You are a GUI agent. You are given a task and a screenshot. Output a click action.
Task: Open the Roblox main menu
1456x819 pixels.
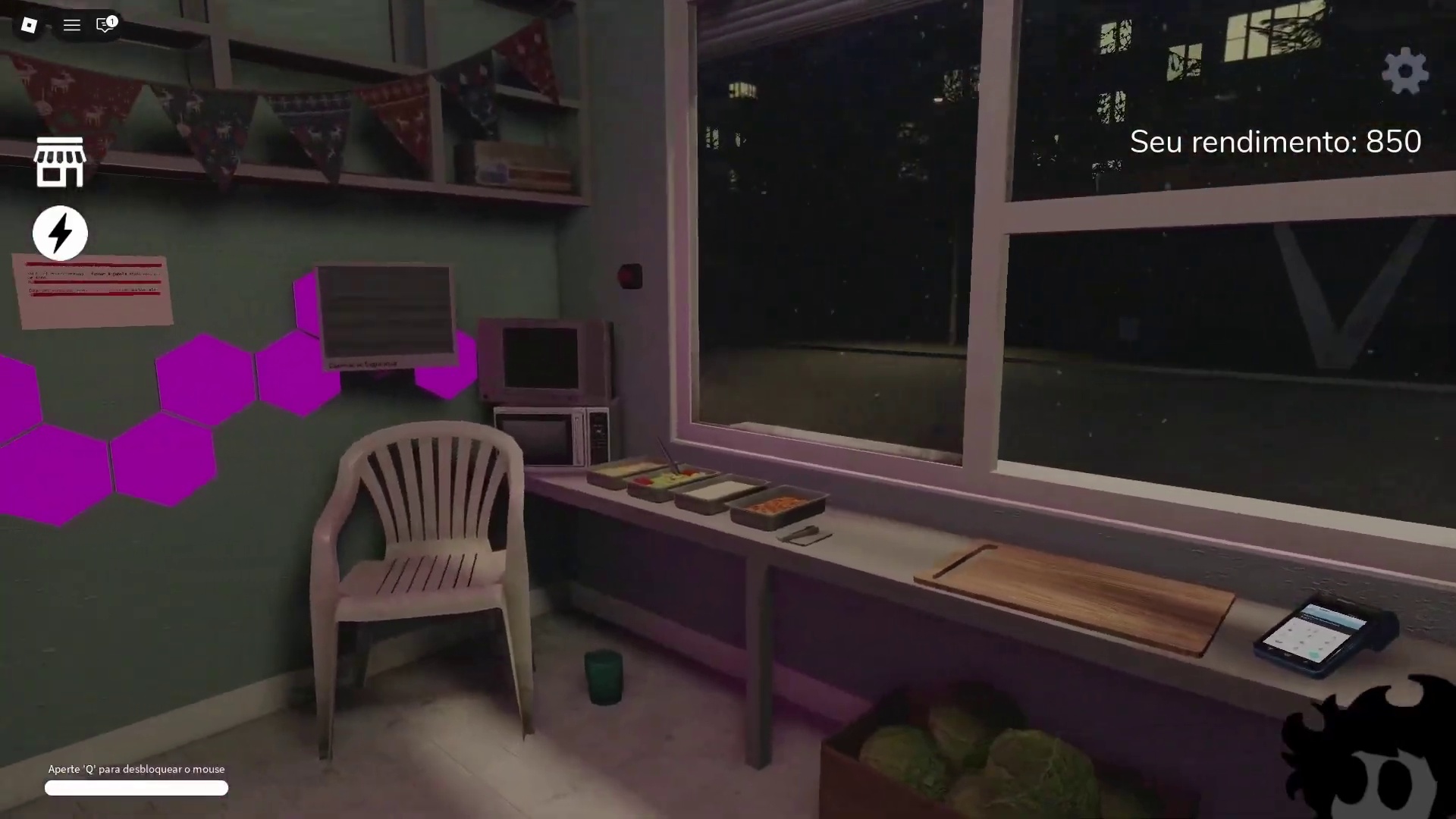pos(29,25)
